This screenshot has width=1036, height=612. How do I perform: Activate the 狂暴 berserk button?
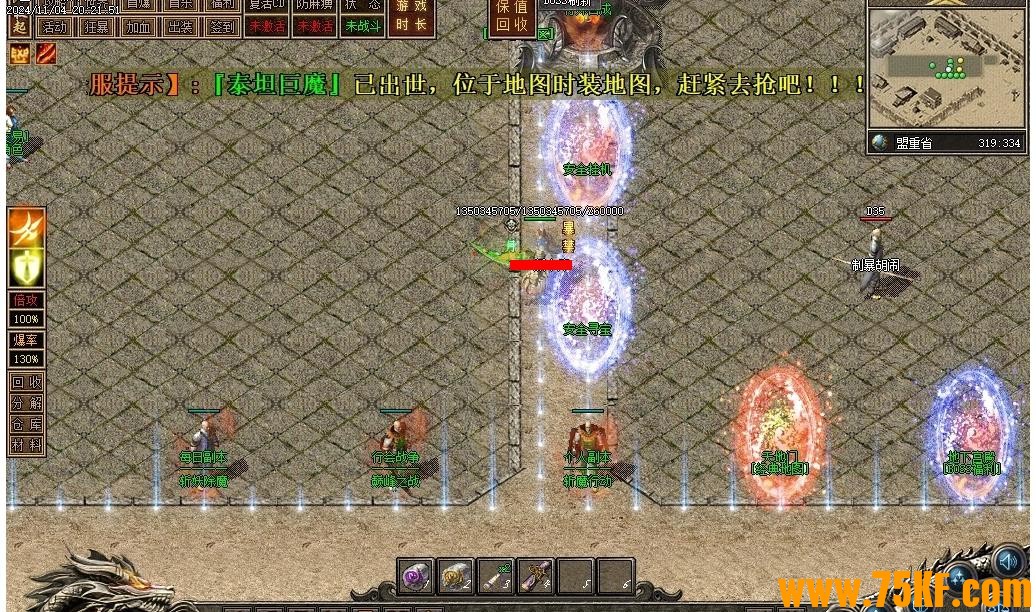point(96,27)
